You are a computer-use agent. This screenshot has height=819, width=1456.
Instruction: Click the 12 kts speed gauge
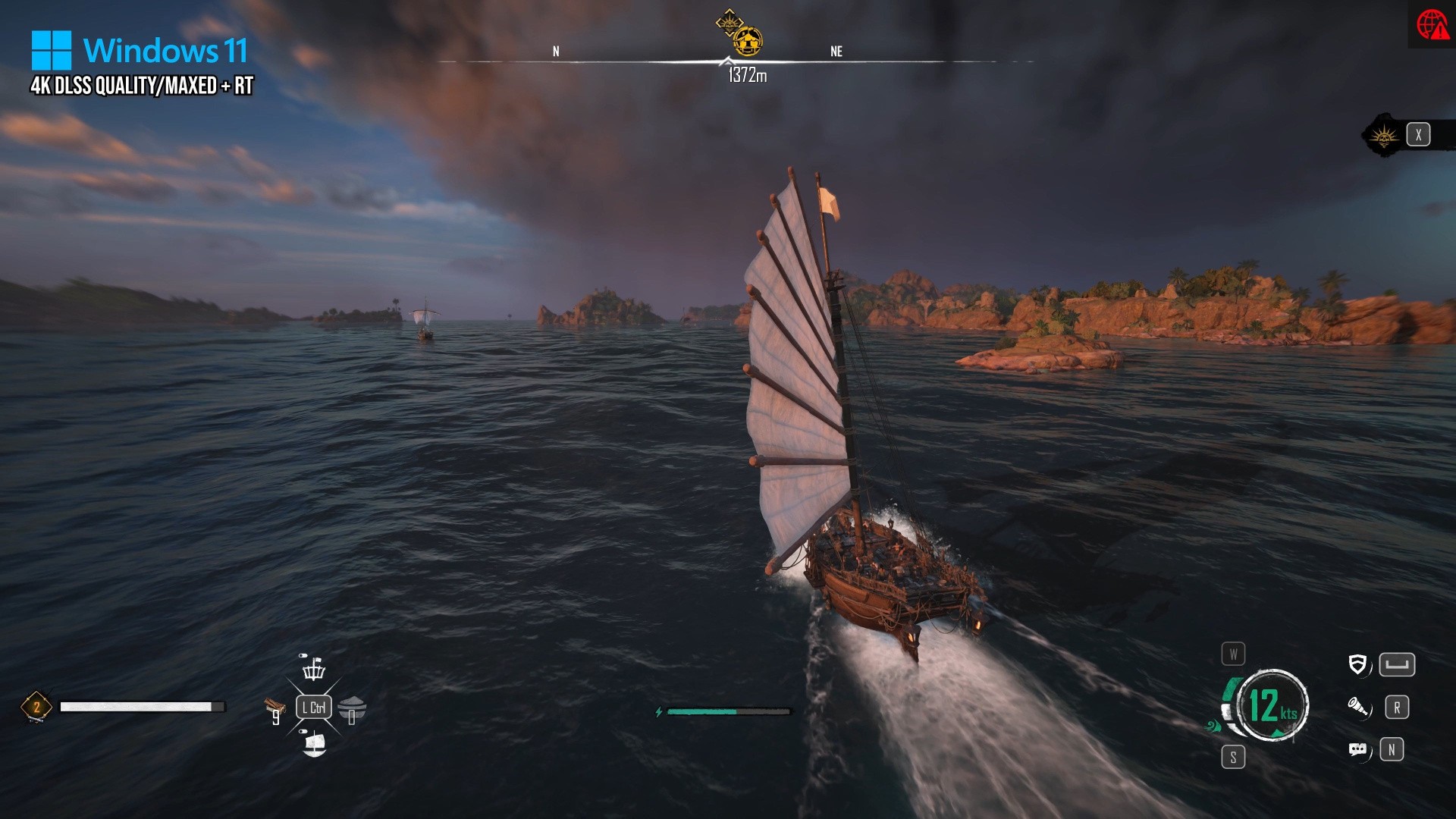[x=1272, y=705]
